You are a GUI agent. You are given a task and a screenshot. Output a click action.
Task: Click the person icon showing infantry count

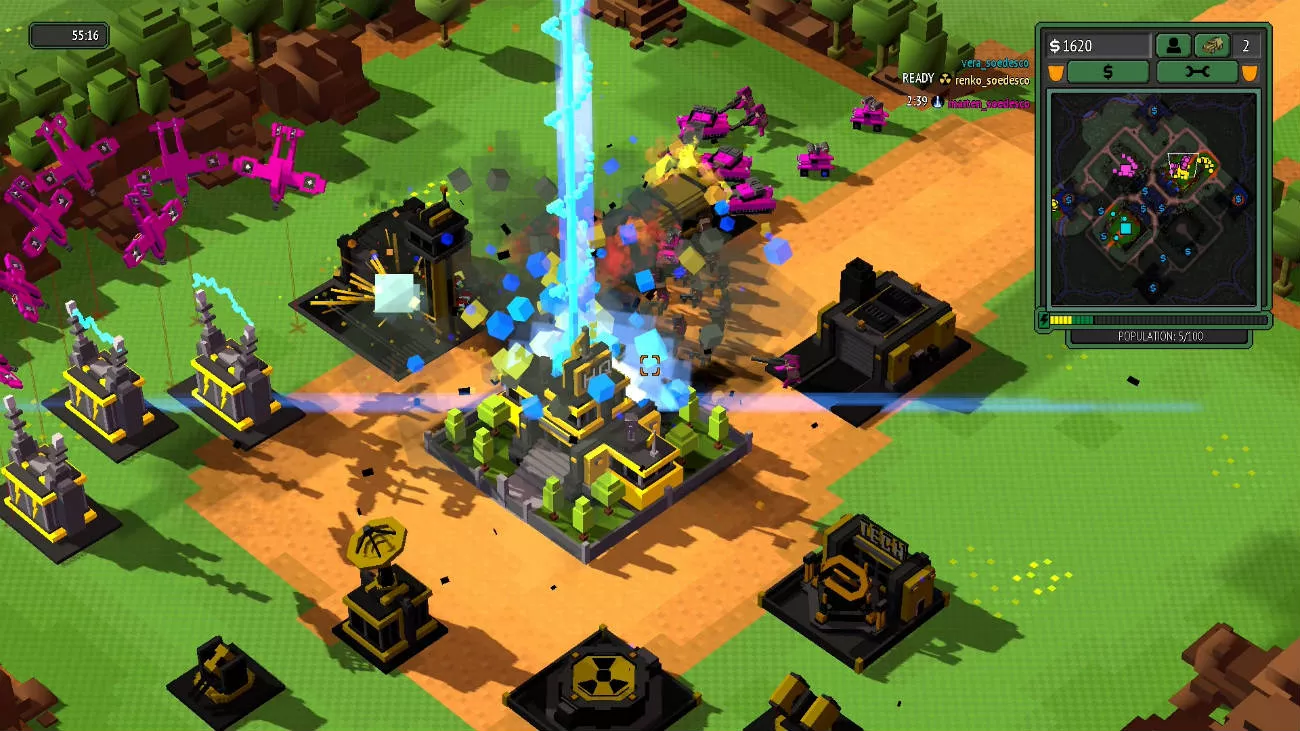(1174, 45)
